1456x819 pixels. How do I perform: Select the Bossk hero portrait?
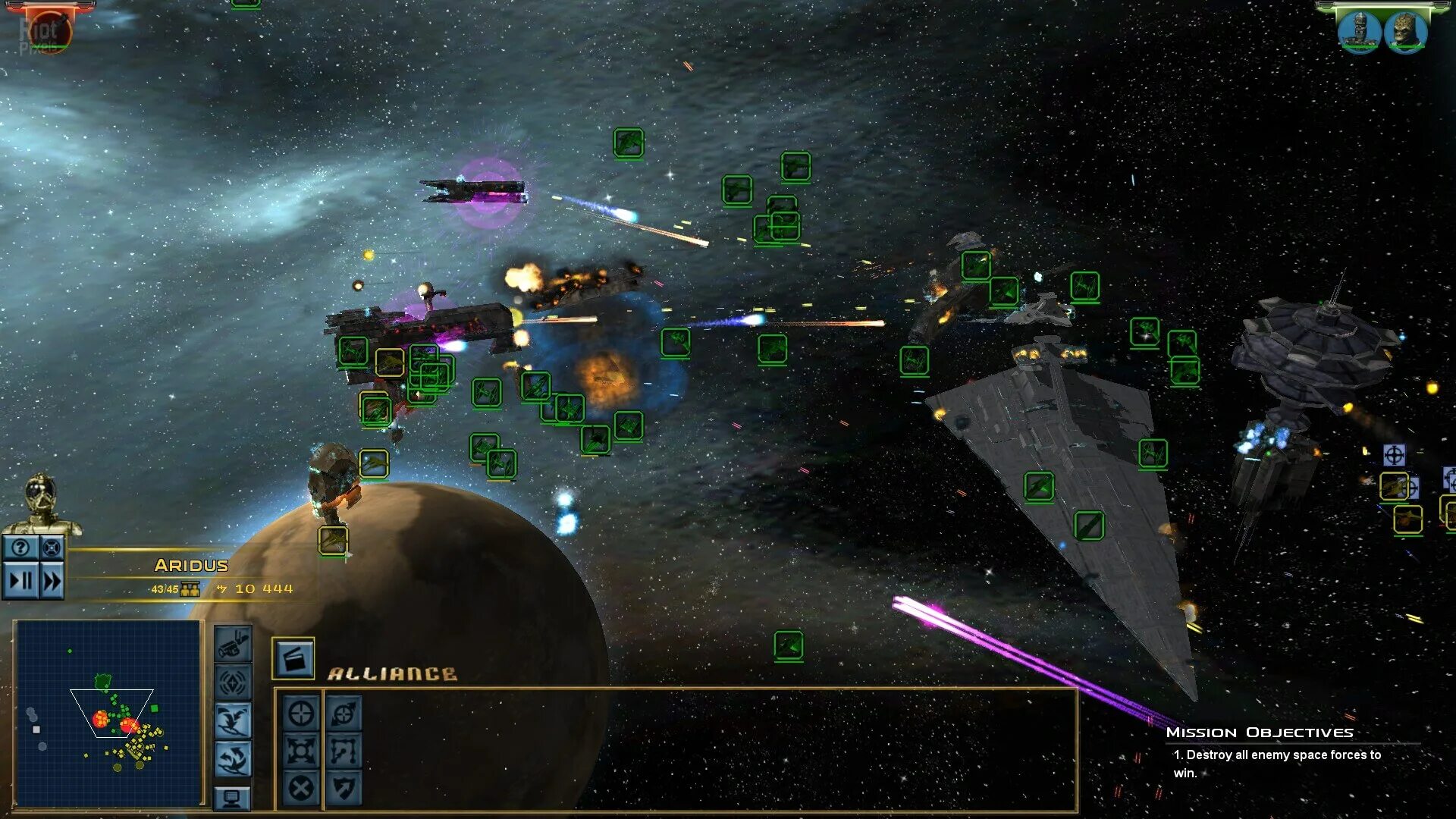click(1405, 31)
